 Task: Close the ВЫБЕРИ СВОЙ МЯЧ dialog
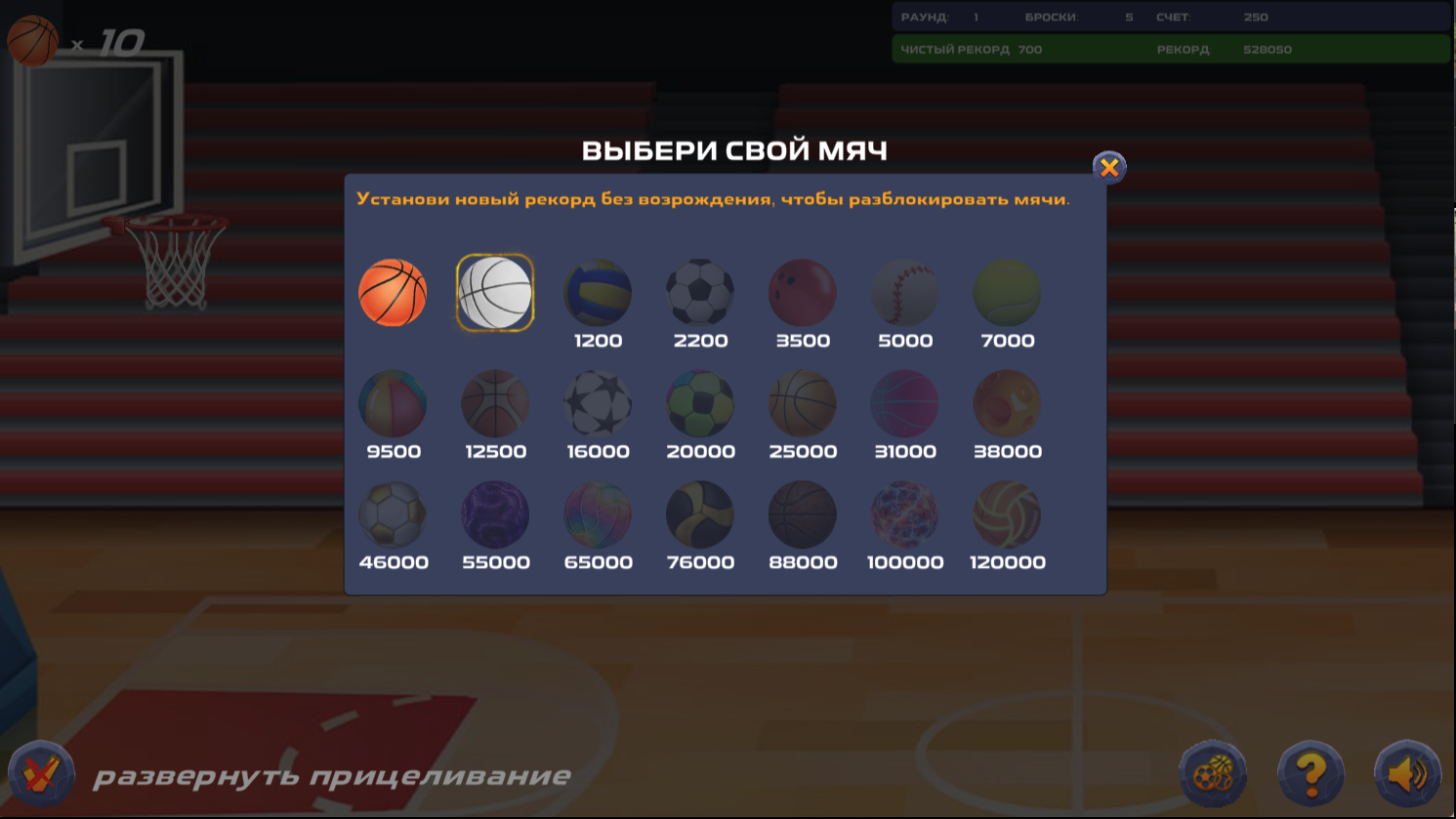pos(1108,167)
